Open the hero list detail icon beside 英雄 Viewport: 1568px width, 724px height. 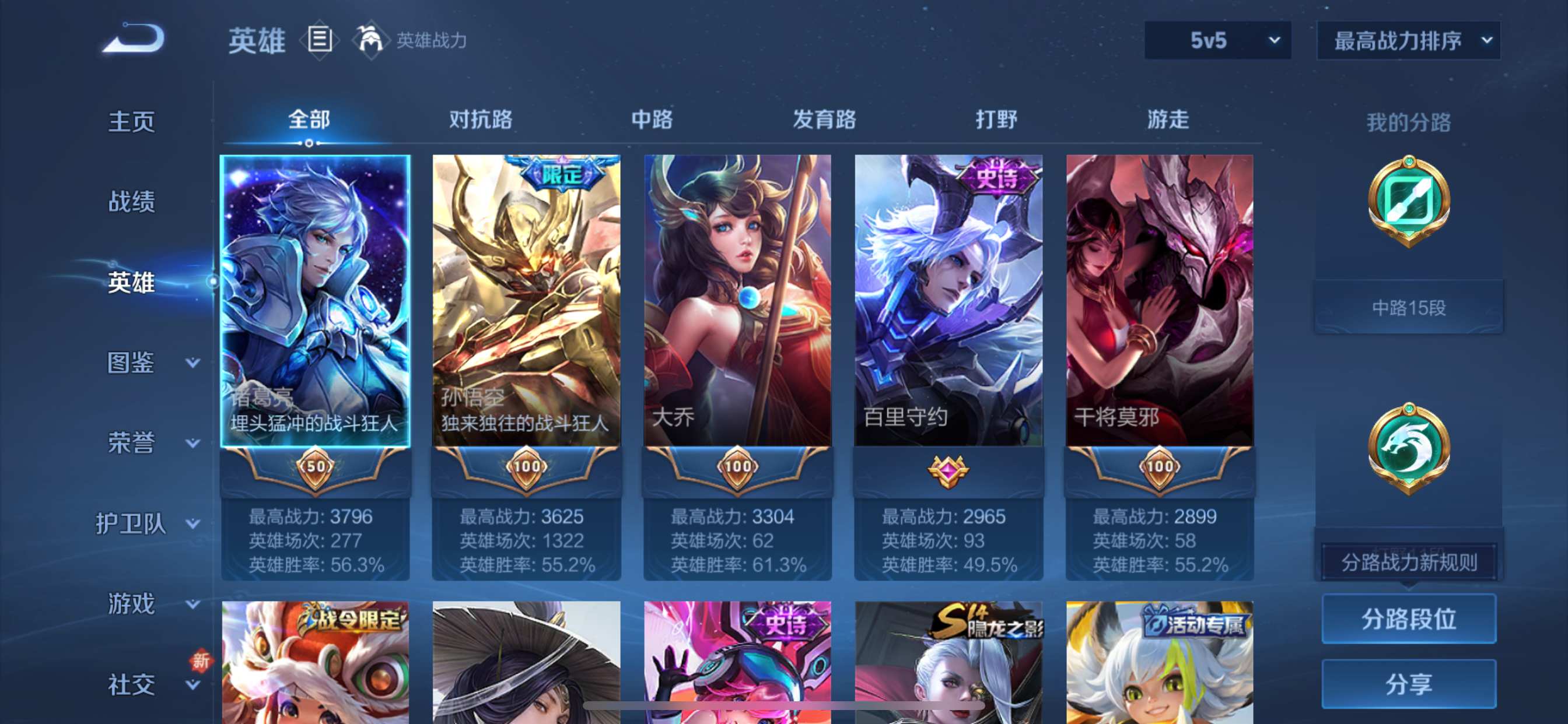point(319,40)
